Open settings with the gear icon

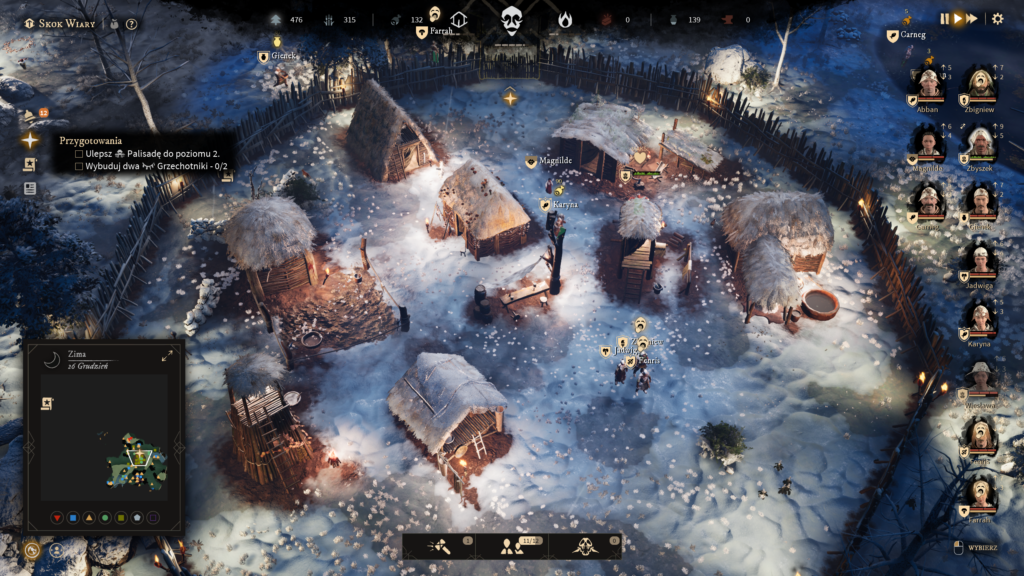(997, 18)
